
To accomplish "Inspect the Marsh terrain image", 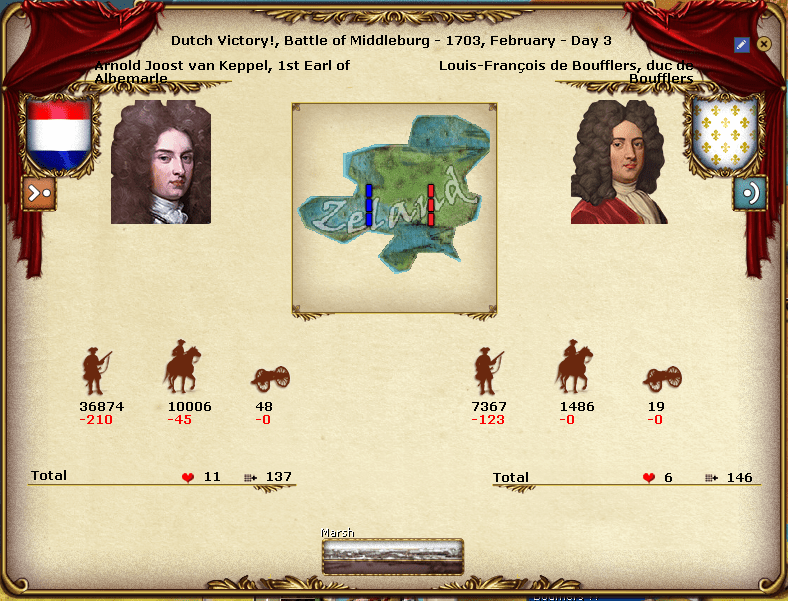I will pos(393,557).
